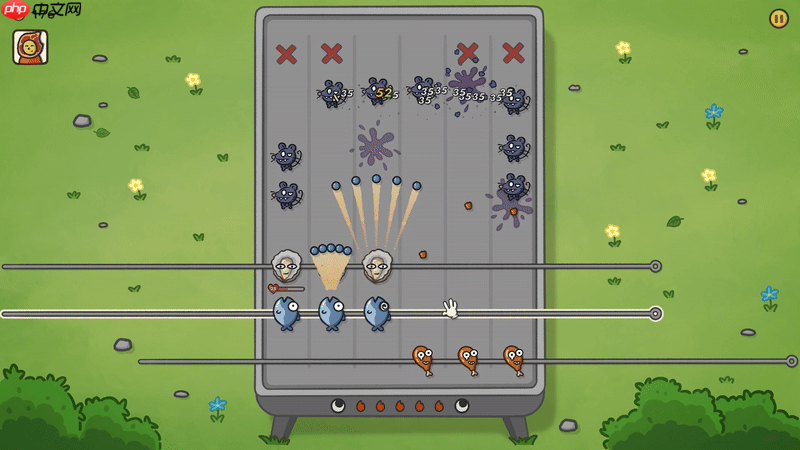Grab the chicken drumstick skewer's end knob
Image resolution: width=800 pixels, height=450 pixels.
(x=791, y=361)
